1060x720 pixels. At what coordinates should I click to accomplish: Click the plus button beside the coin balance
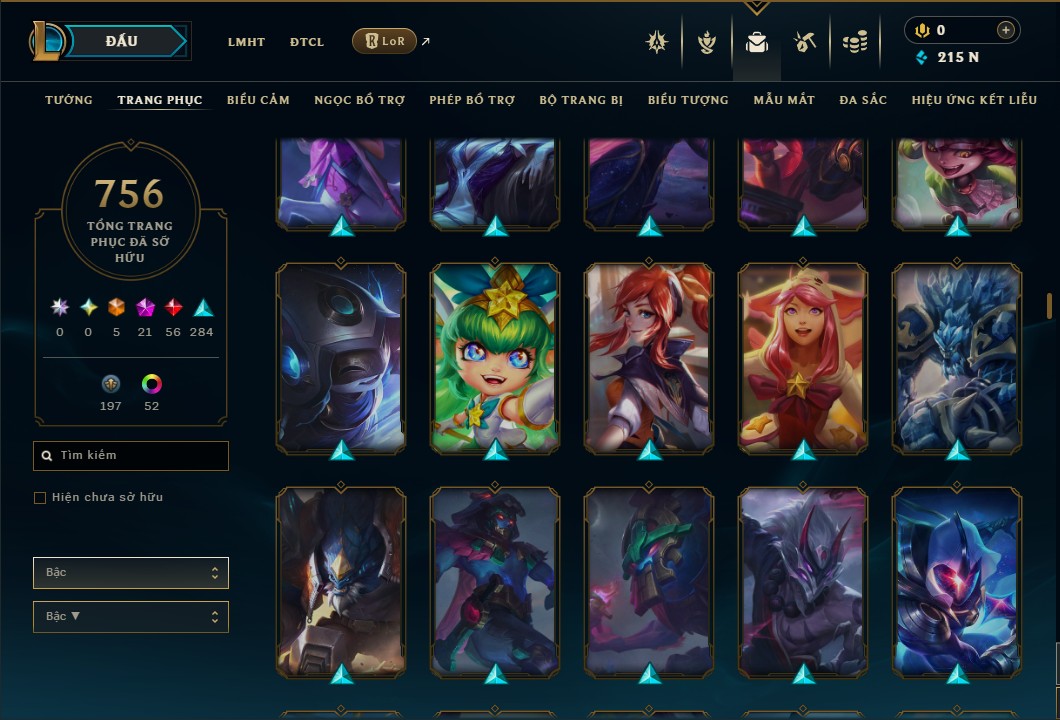1005,30
